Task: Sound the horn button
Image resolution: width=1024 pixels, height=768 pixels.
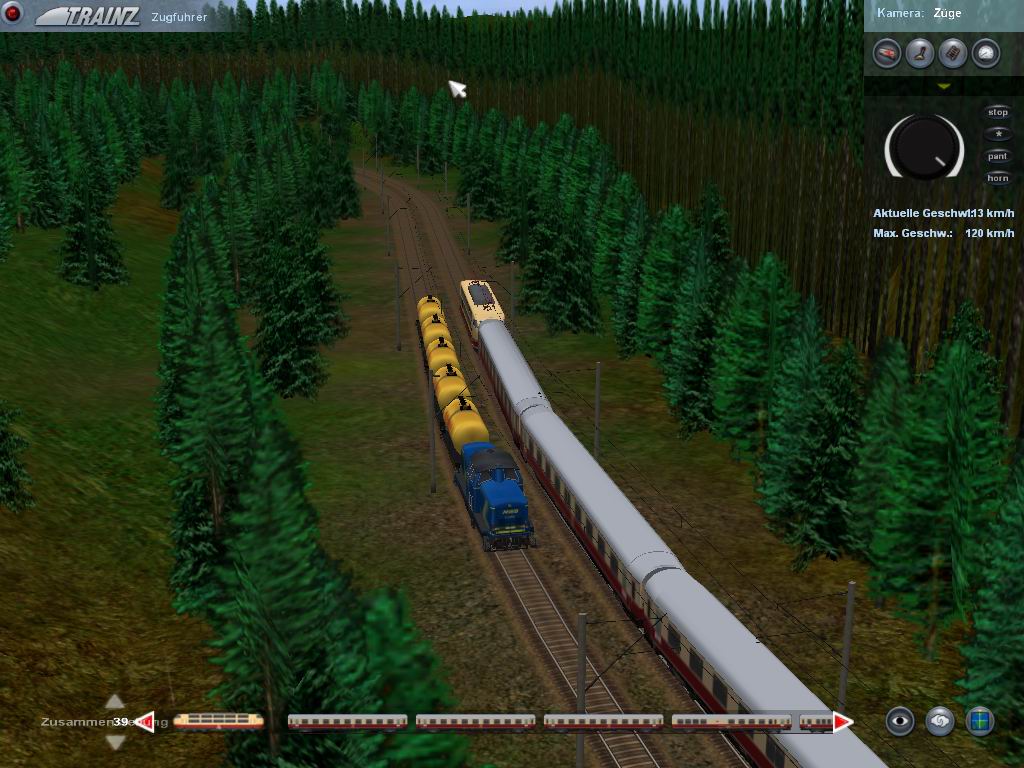Action: pos(997,178)
